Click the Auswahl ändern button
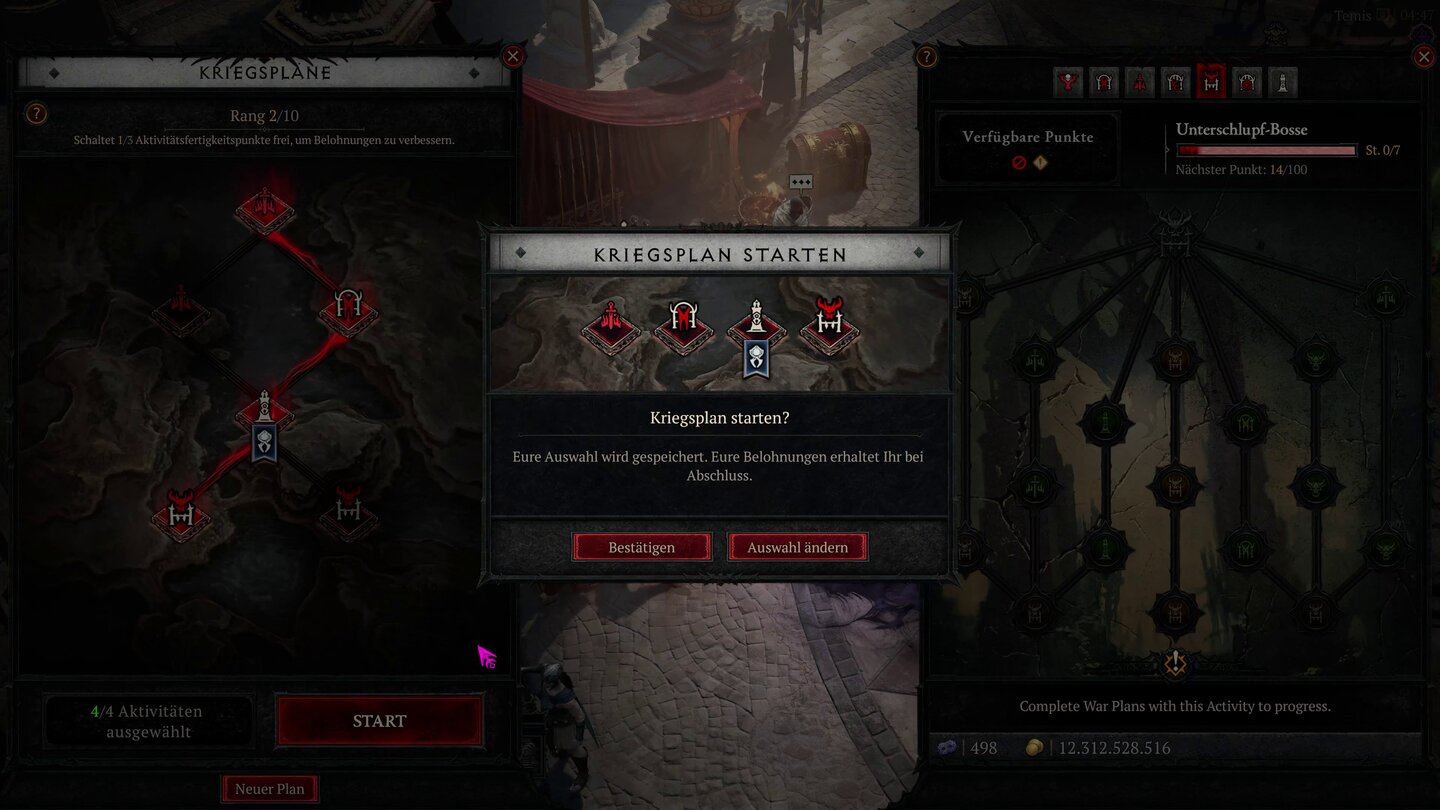Screen dimensions: 1440x810 (797, 547)
